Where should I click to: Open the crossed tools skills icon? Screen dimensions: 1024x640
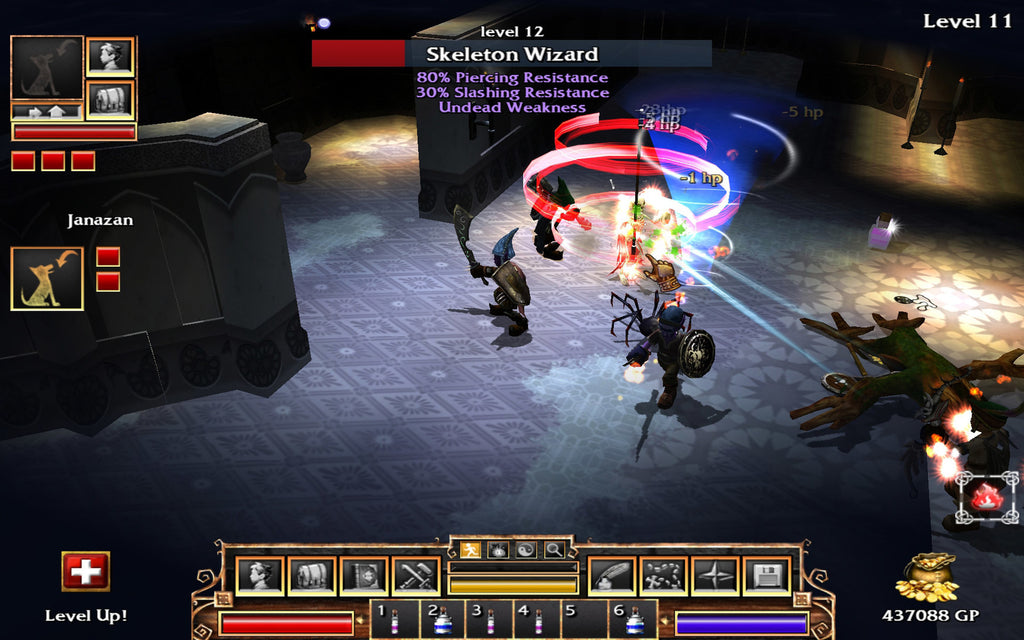click(x=415, y=575)
